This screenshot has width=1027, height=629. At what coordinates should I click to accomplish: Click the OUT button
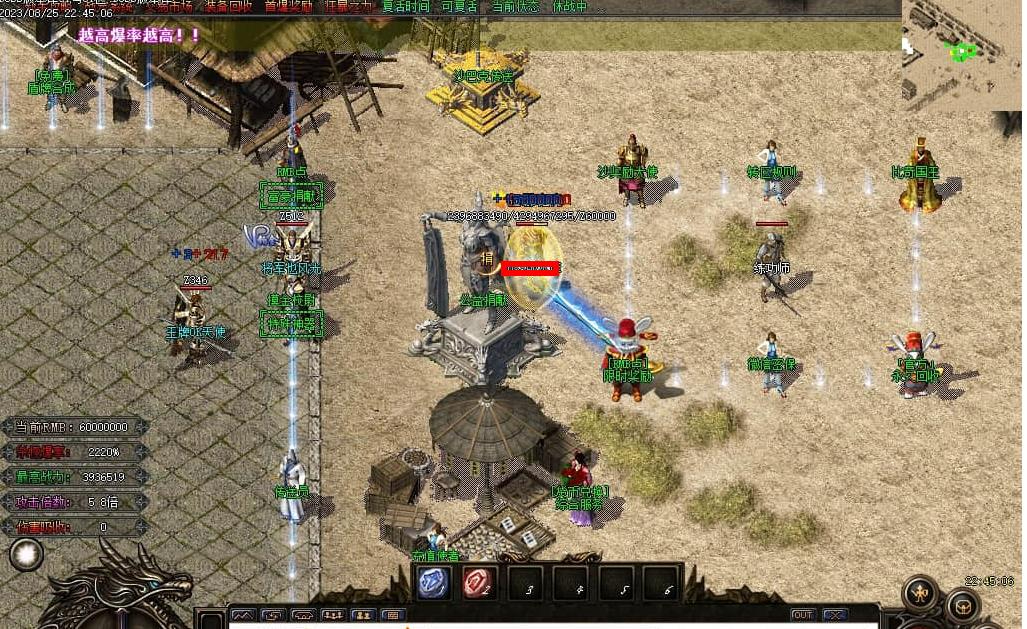coord(803,615)
